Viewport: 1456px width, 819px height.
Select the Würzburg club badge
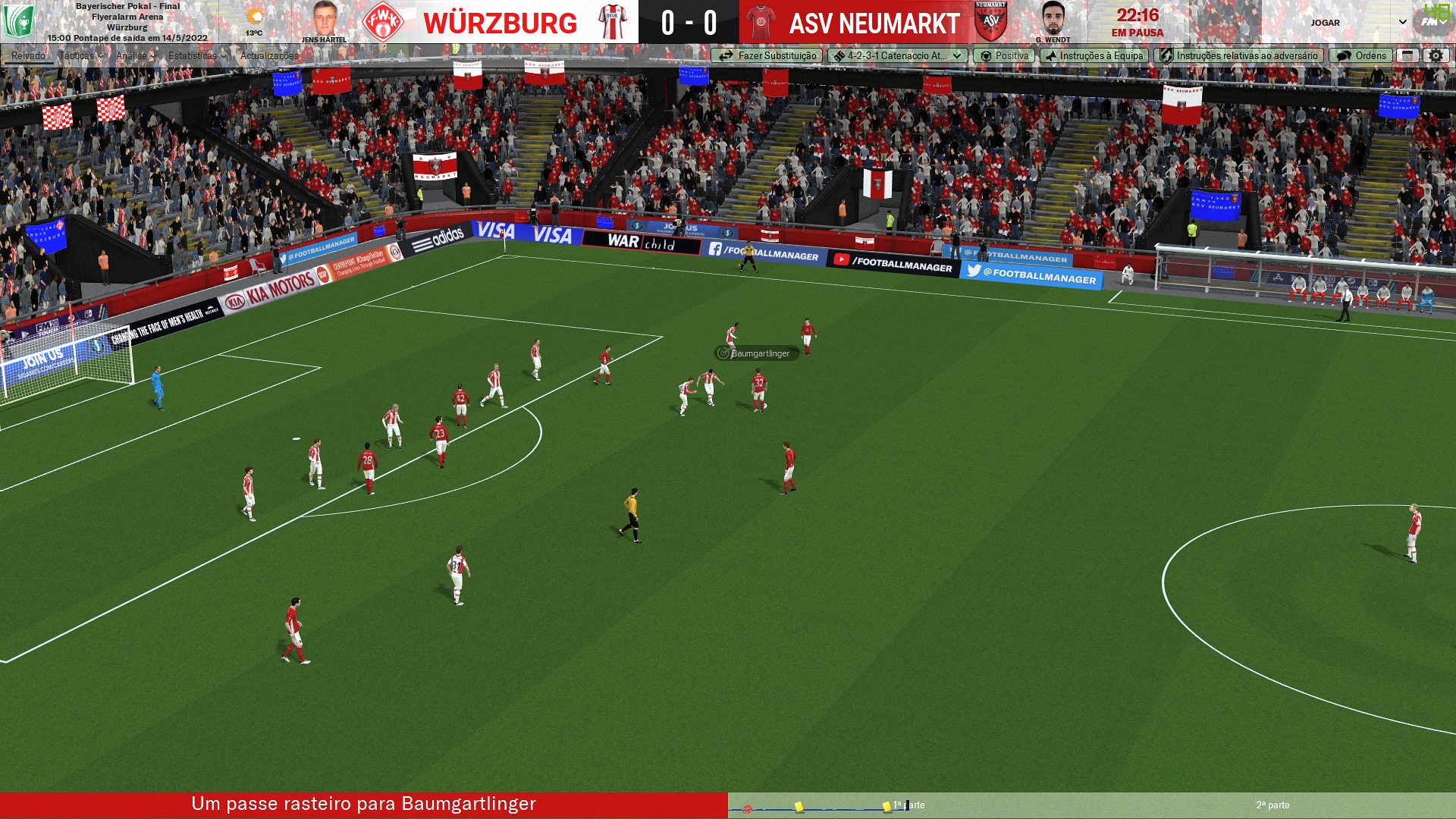tap(383, 22)
